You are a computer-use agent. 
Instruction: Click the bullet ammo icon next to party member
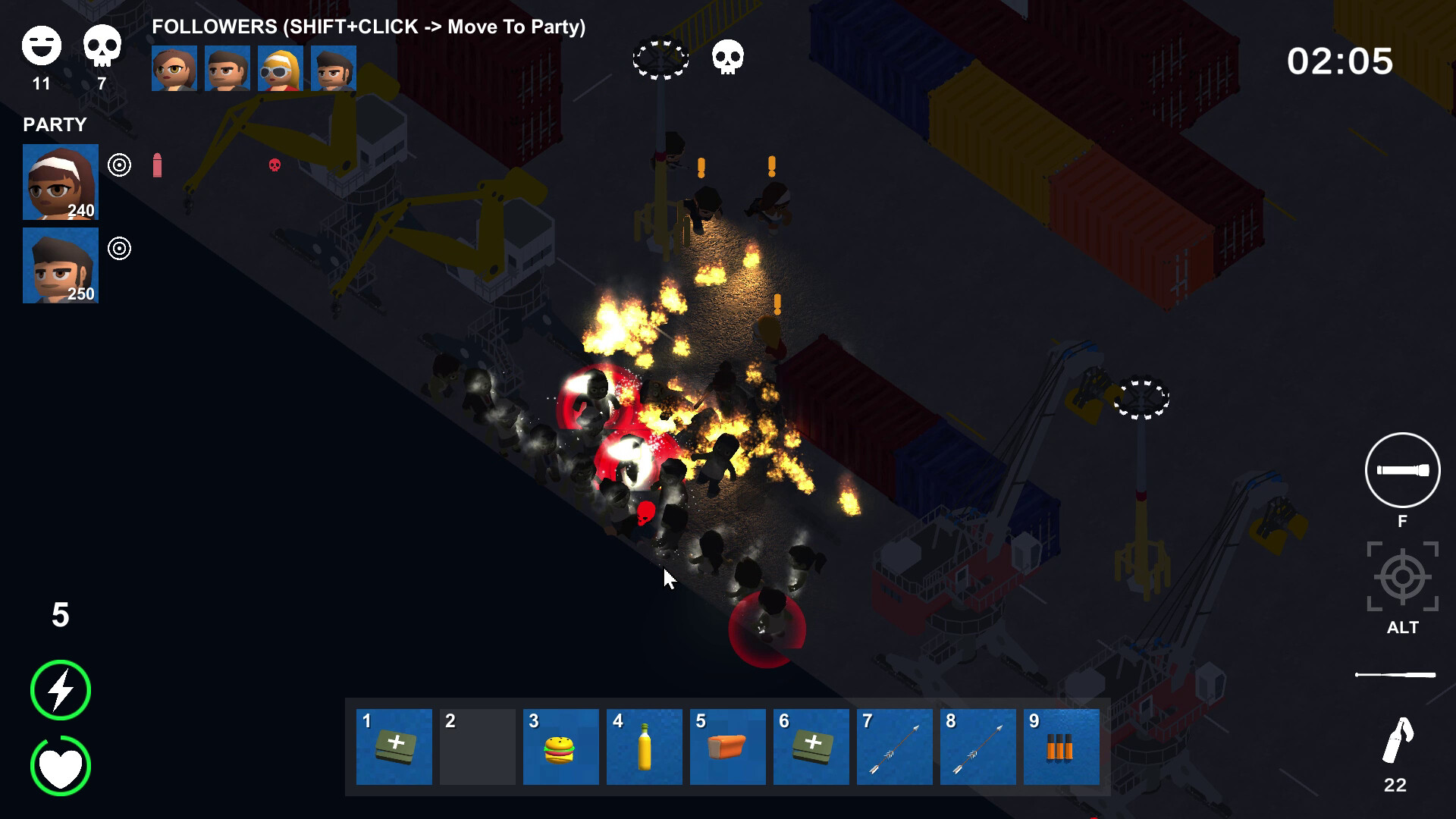(158, 165)
